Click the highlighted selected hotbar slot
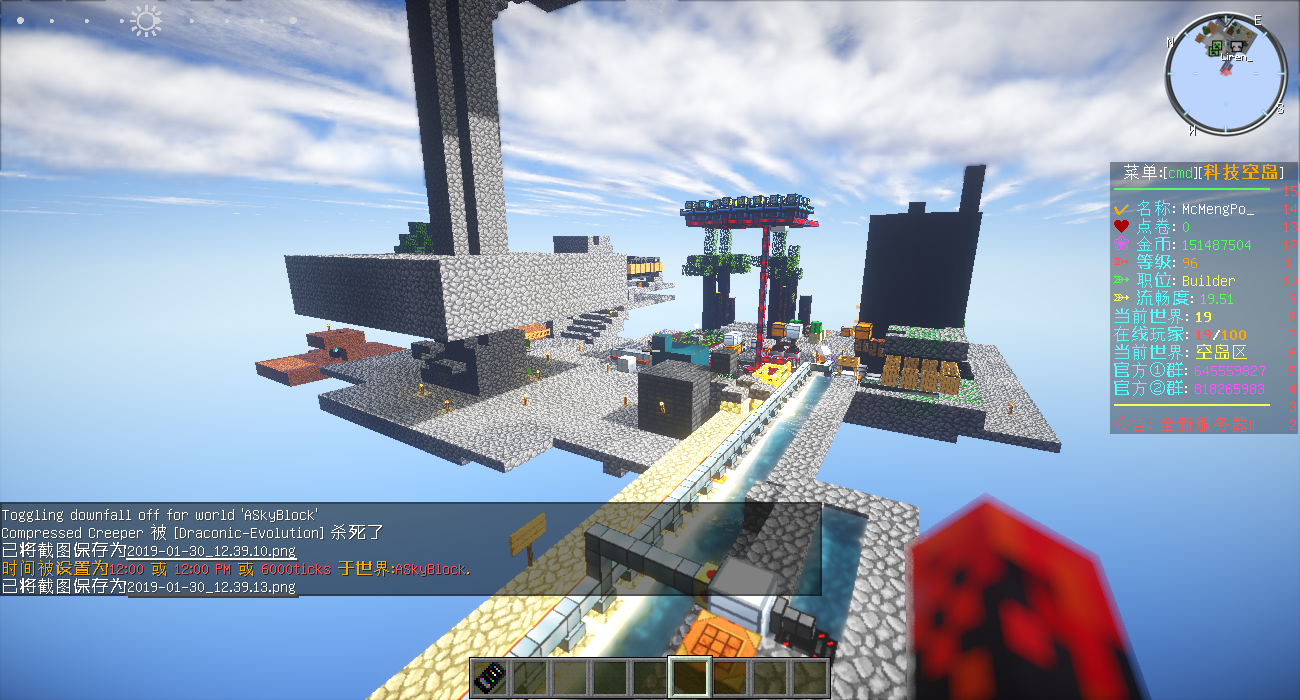1300x700 pixels. pos(690,677)
